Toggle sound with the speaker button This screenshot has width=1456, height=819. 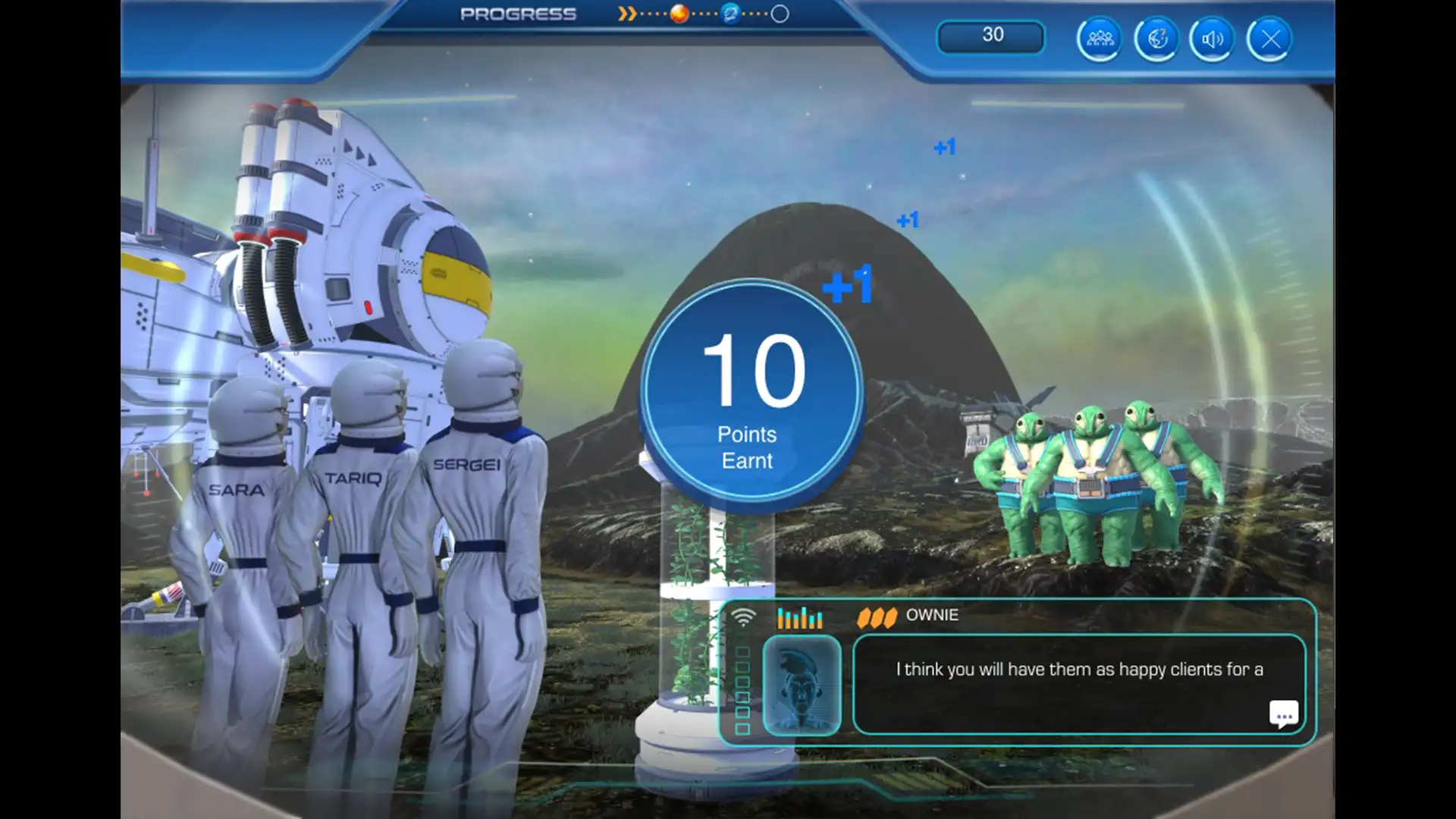point(1213,39)
